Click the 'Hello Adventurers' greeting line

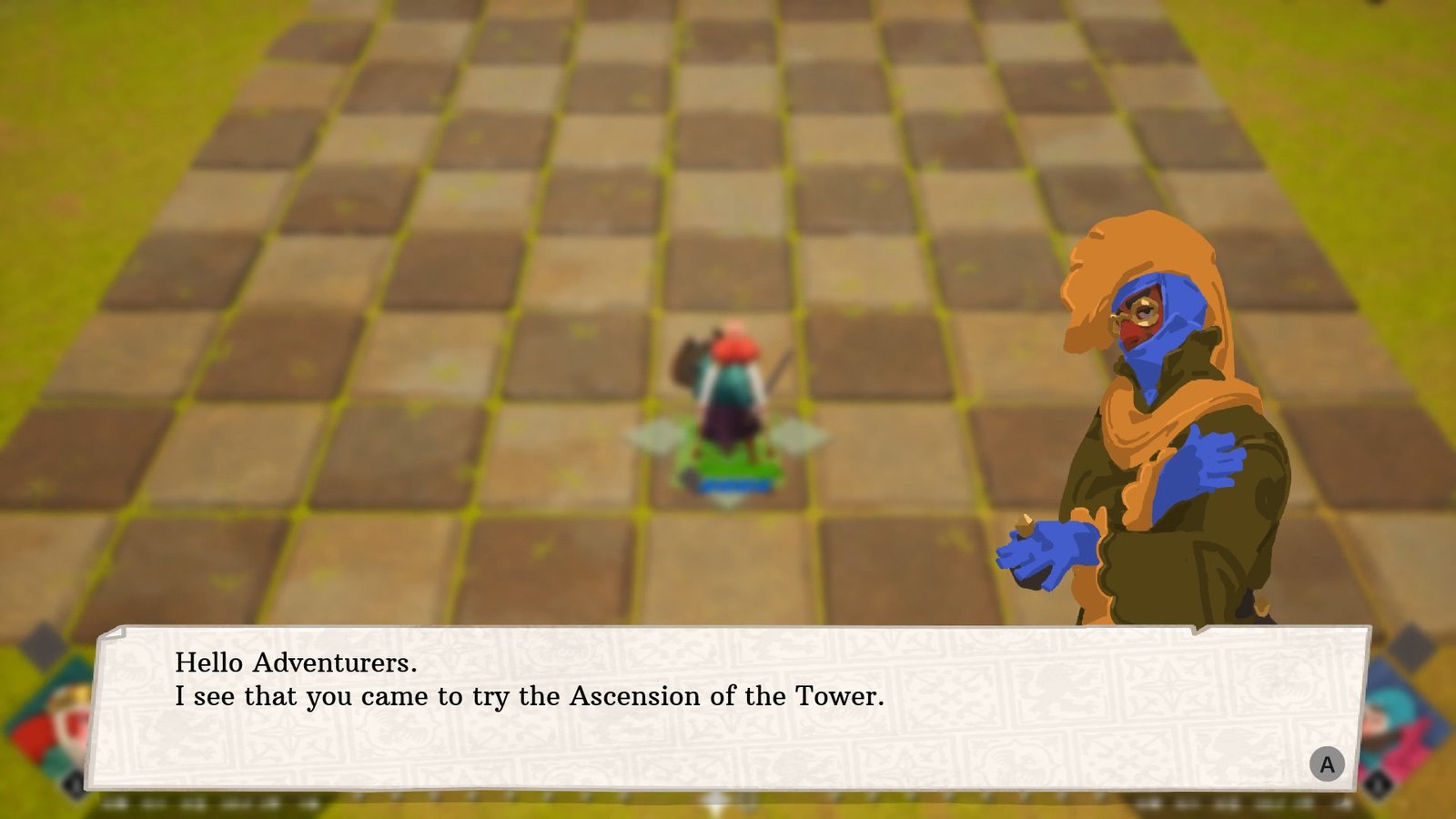coord(296,664)
